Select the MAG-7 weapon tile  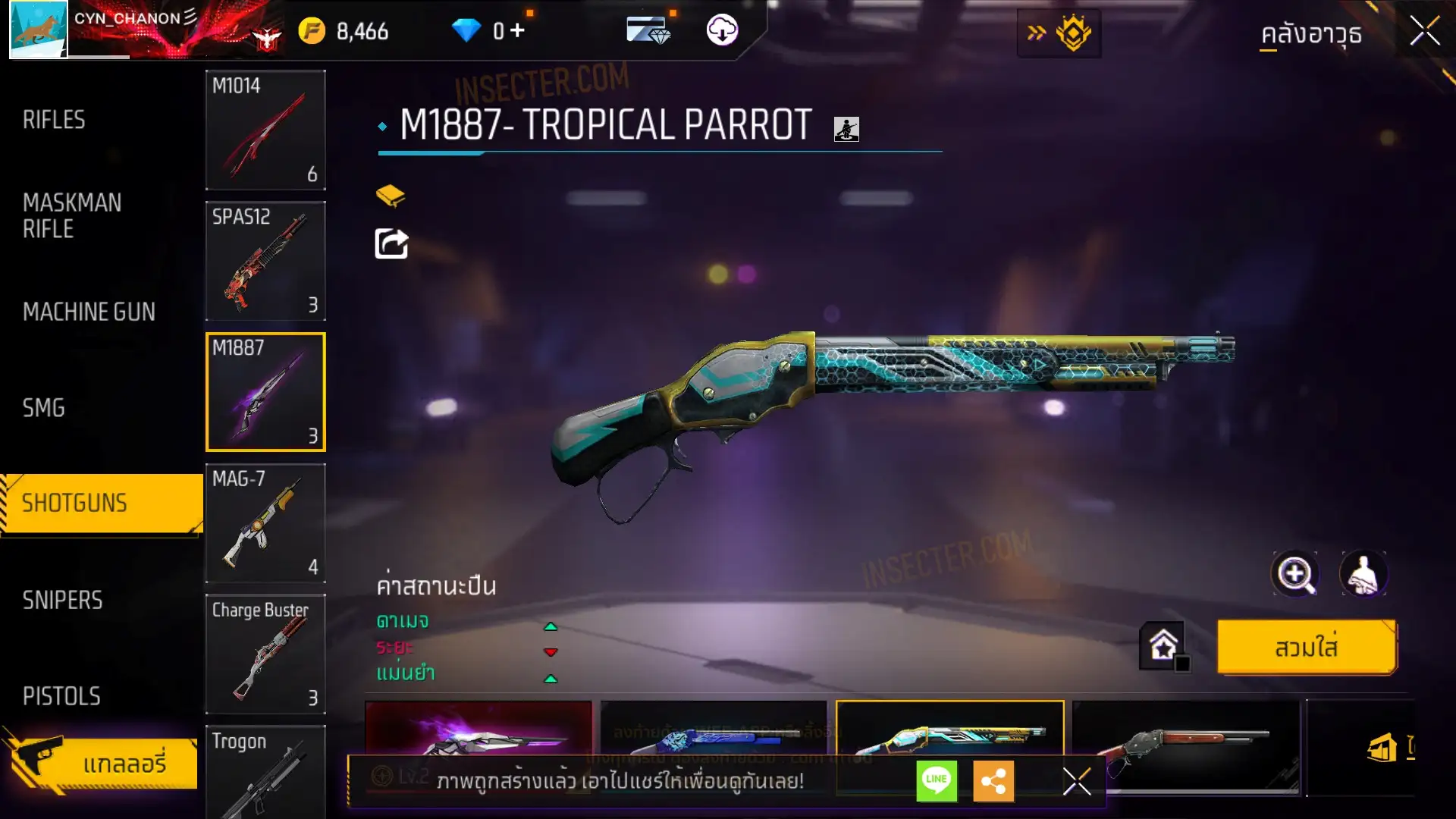tap(265, 523)
